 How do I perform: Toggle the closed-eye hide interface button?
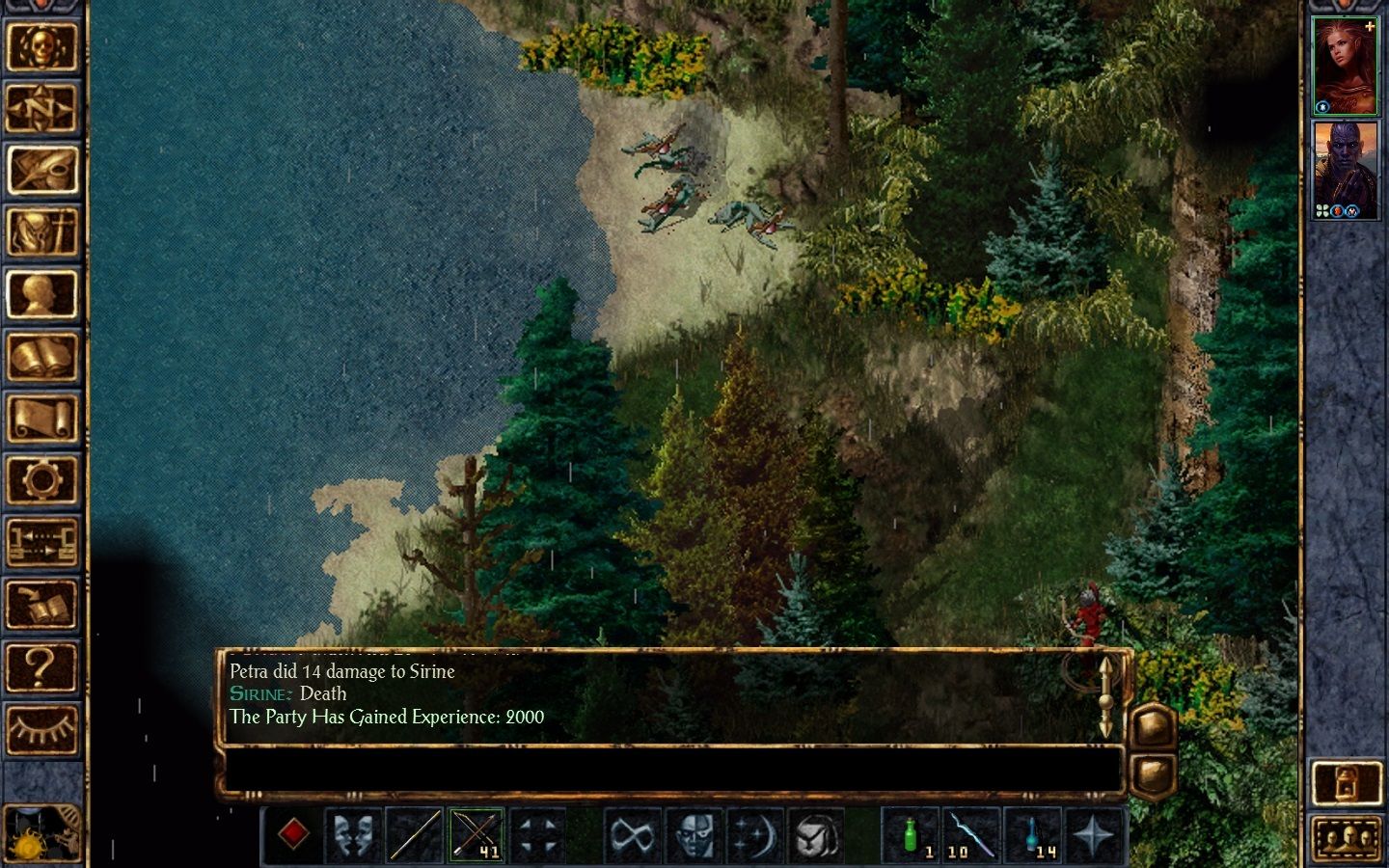[41, 728]
